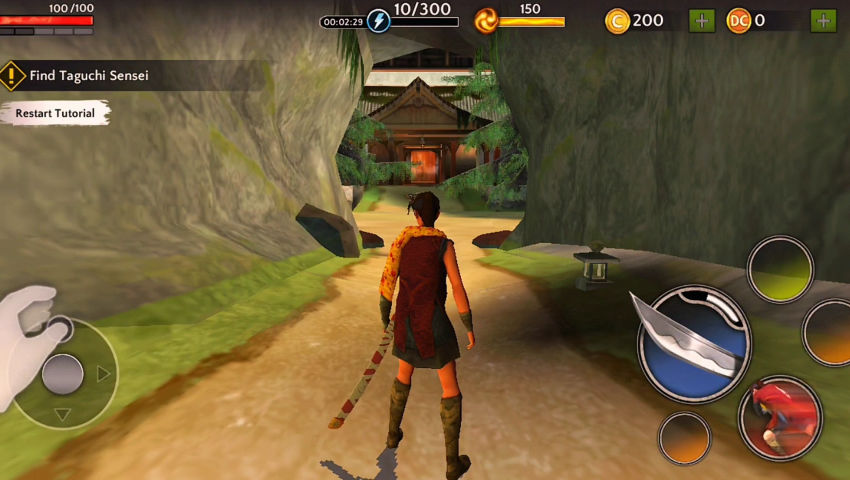Tap the green skill button
Viewport: 850px width, 480px height.
pos(780,269)
